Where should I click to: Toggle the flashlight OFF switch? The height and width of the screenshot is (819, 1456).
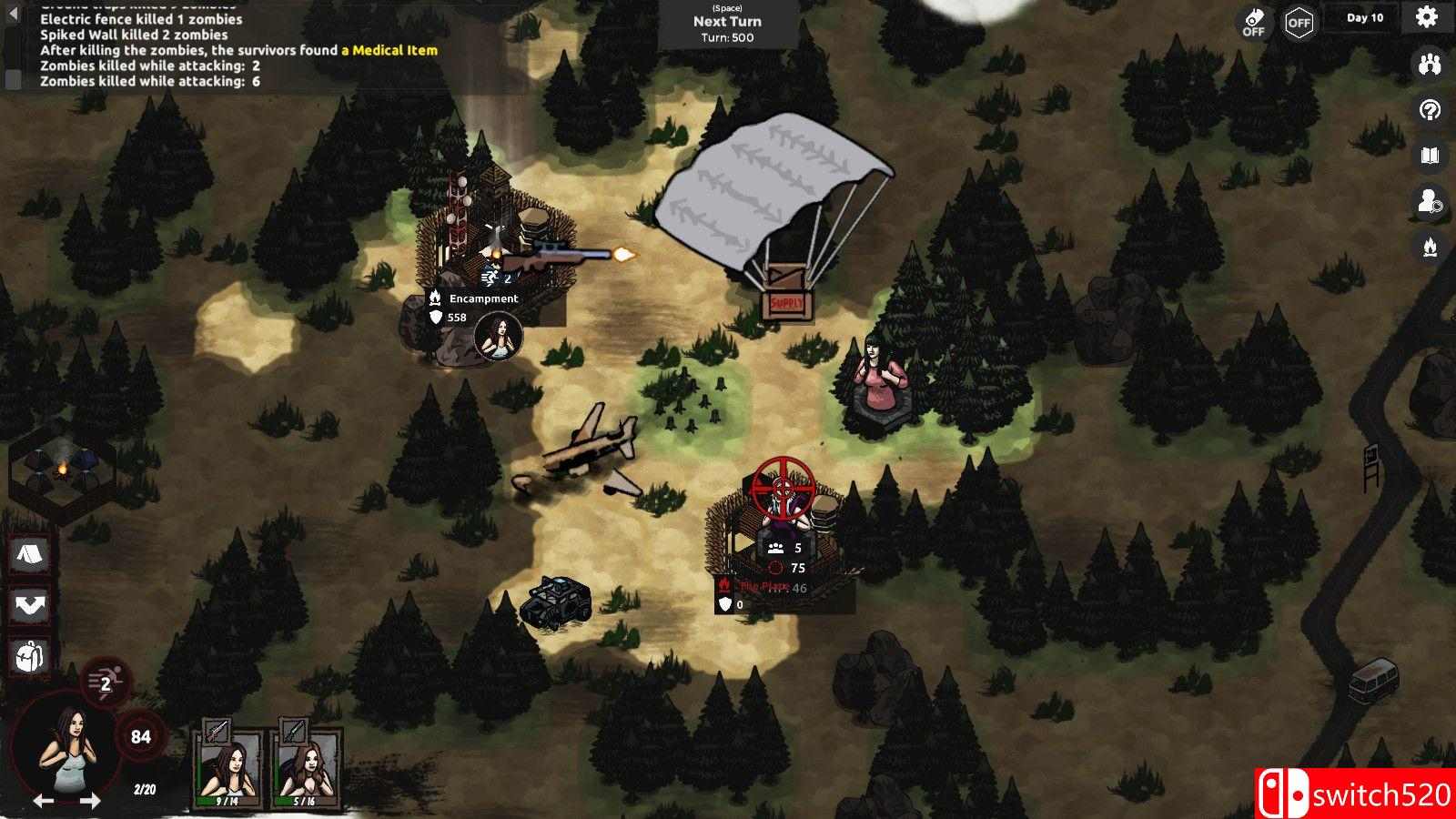1254,23
